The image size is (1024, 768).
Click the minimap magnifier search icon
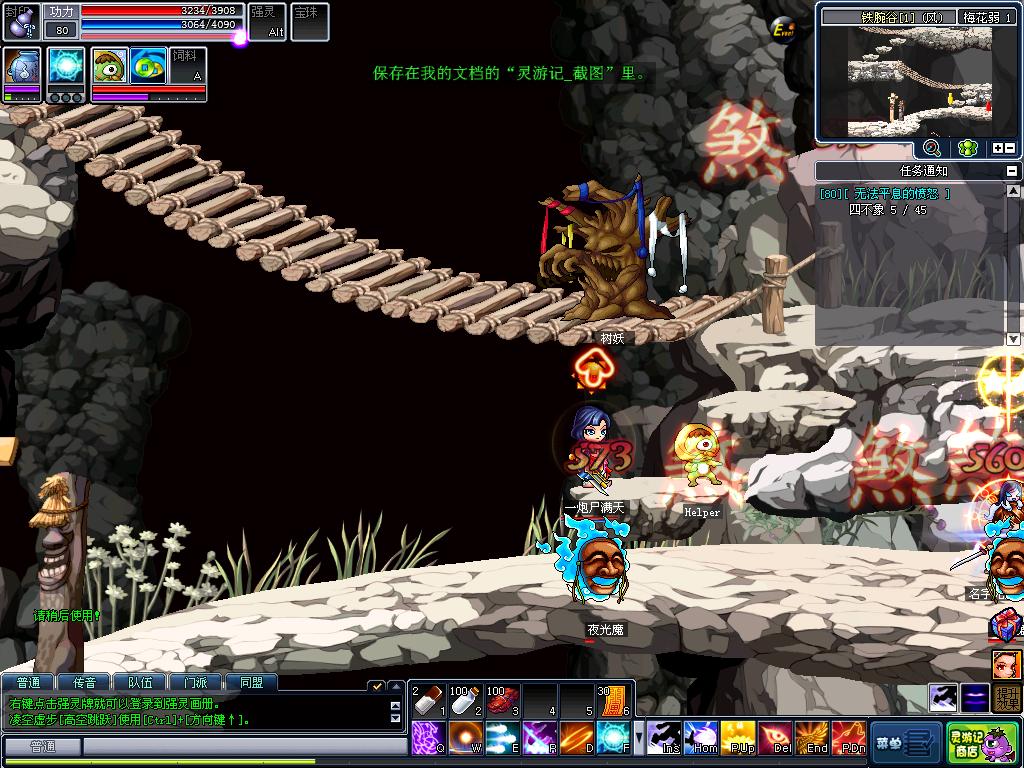point(932,148)
